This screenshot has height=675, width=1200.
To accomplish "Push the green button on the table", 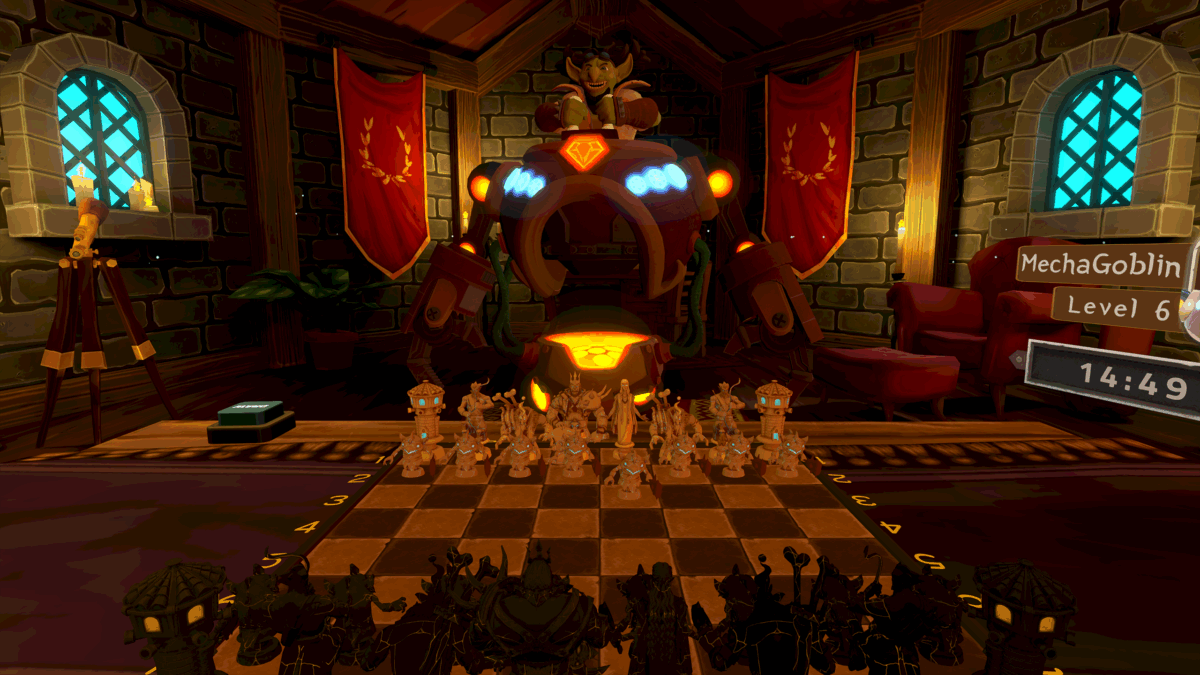I will (251, 414).
